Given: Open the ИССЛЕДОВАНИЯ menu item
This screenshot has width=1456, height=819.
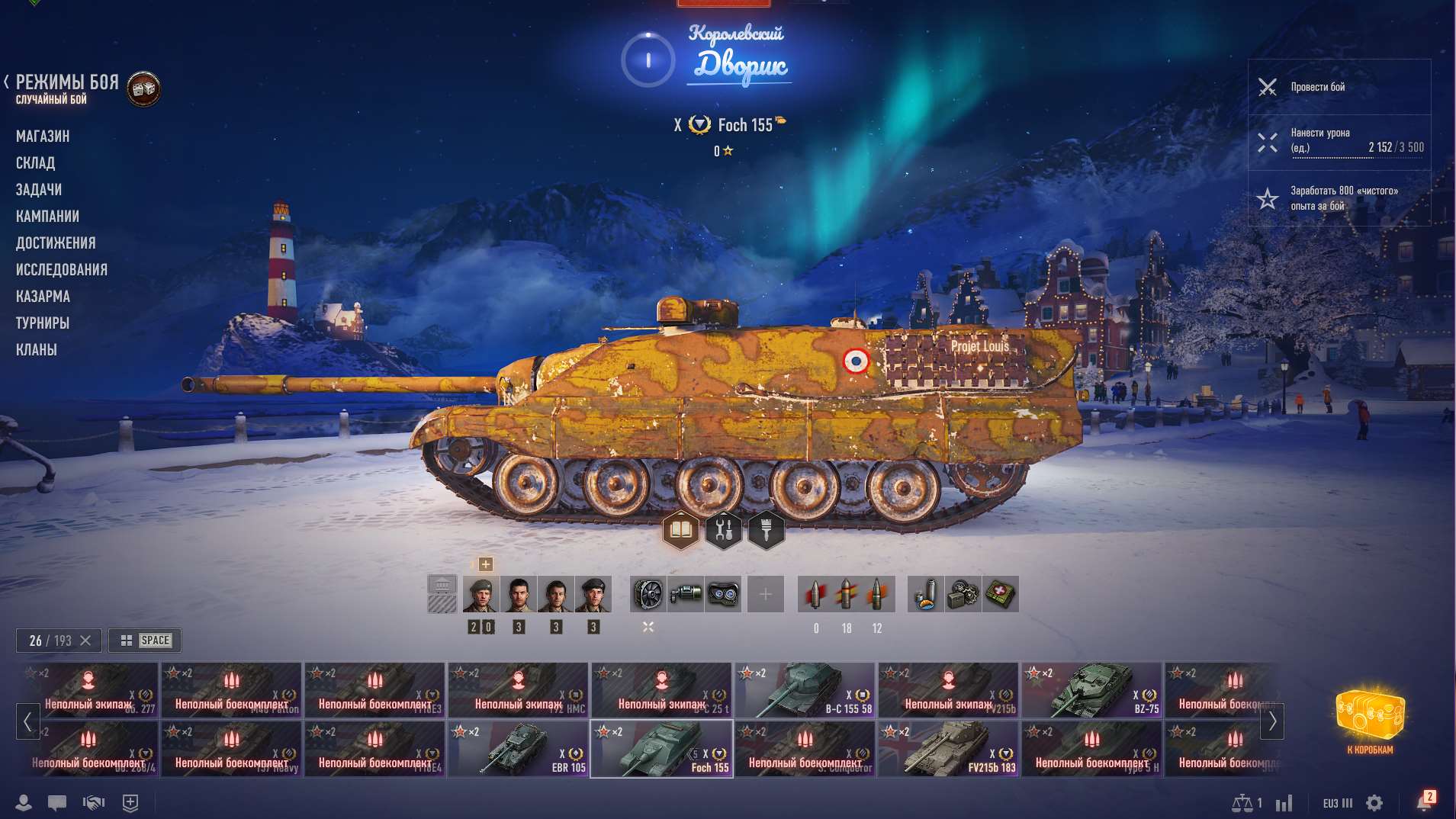Looking at the screenshot, I should tap(61, 270).
